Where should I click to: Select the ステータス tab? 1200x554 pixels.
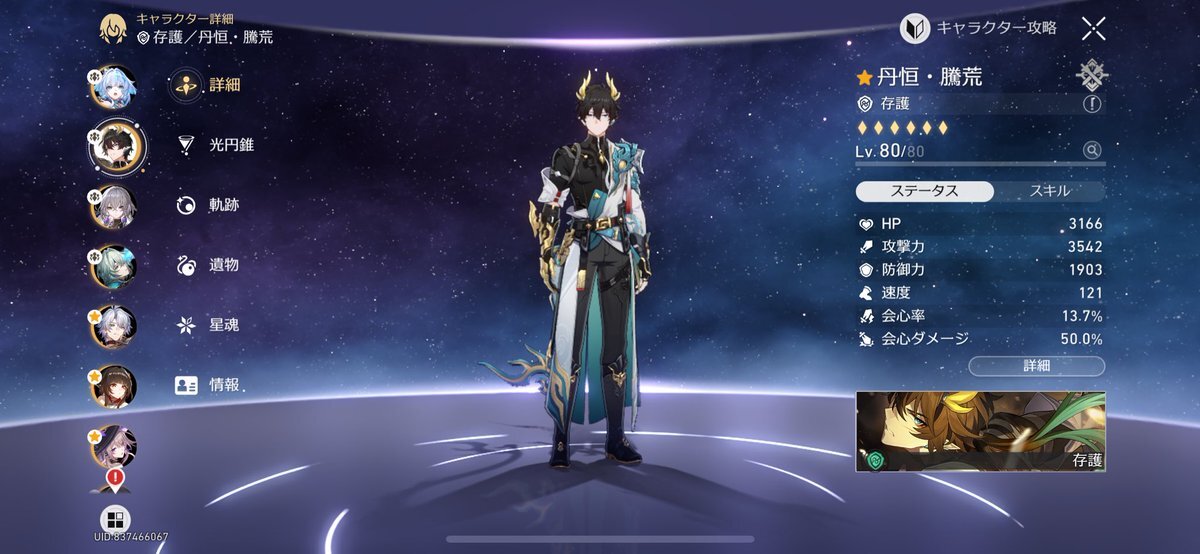tap(925, 191)
